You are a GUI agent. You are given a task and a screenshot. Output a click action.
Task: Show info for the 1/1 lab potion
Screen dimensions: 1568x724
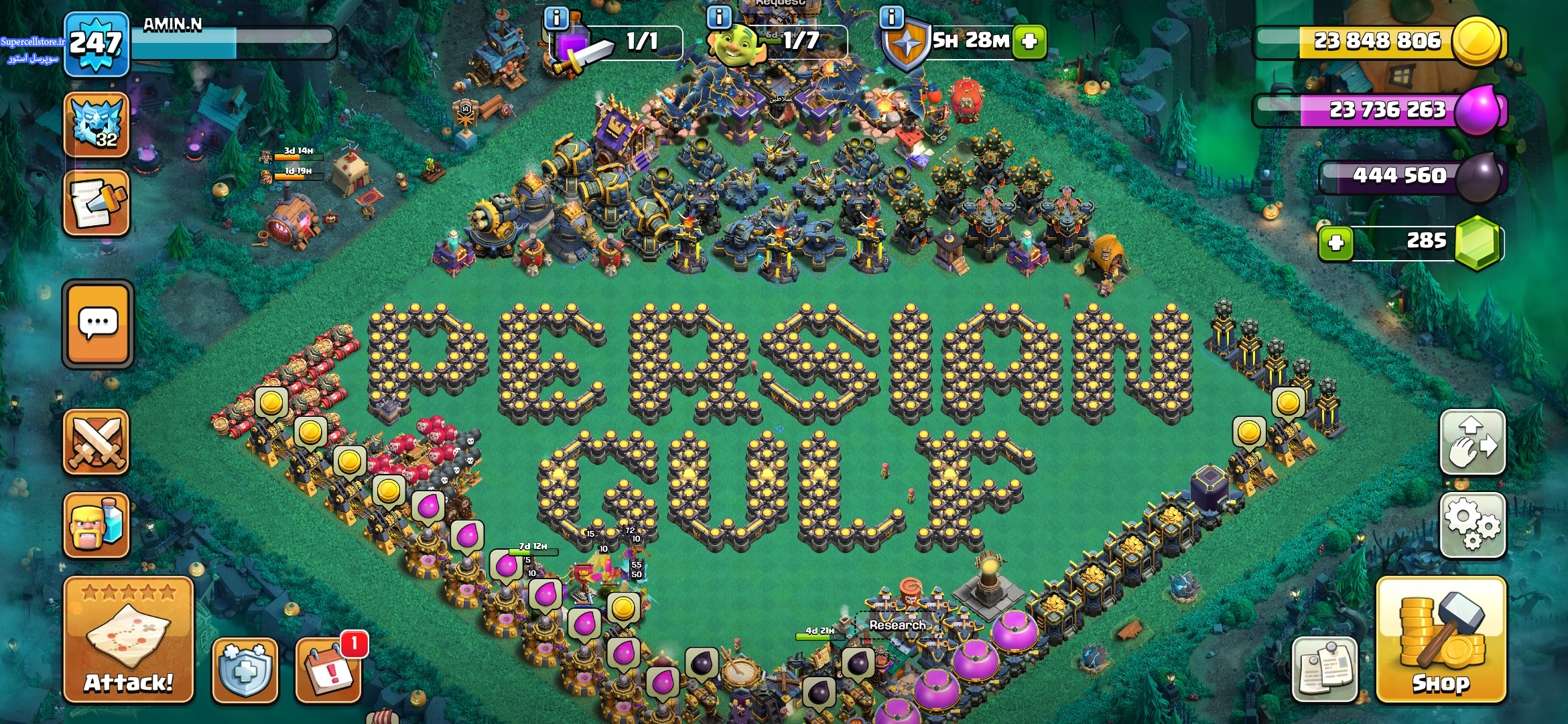(x=556, y=17)
